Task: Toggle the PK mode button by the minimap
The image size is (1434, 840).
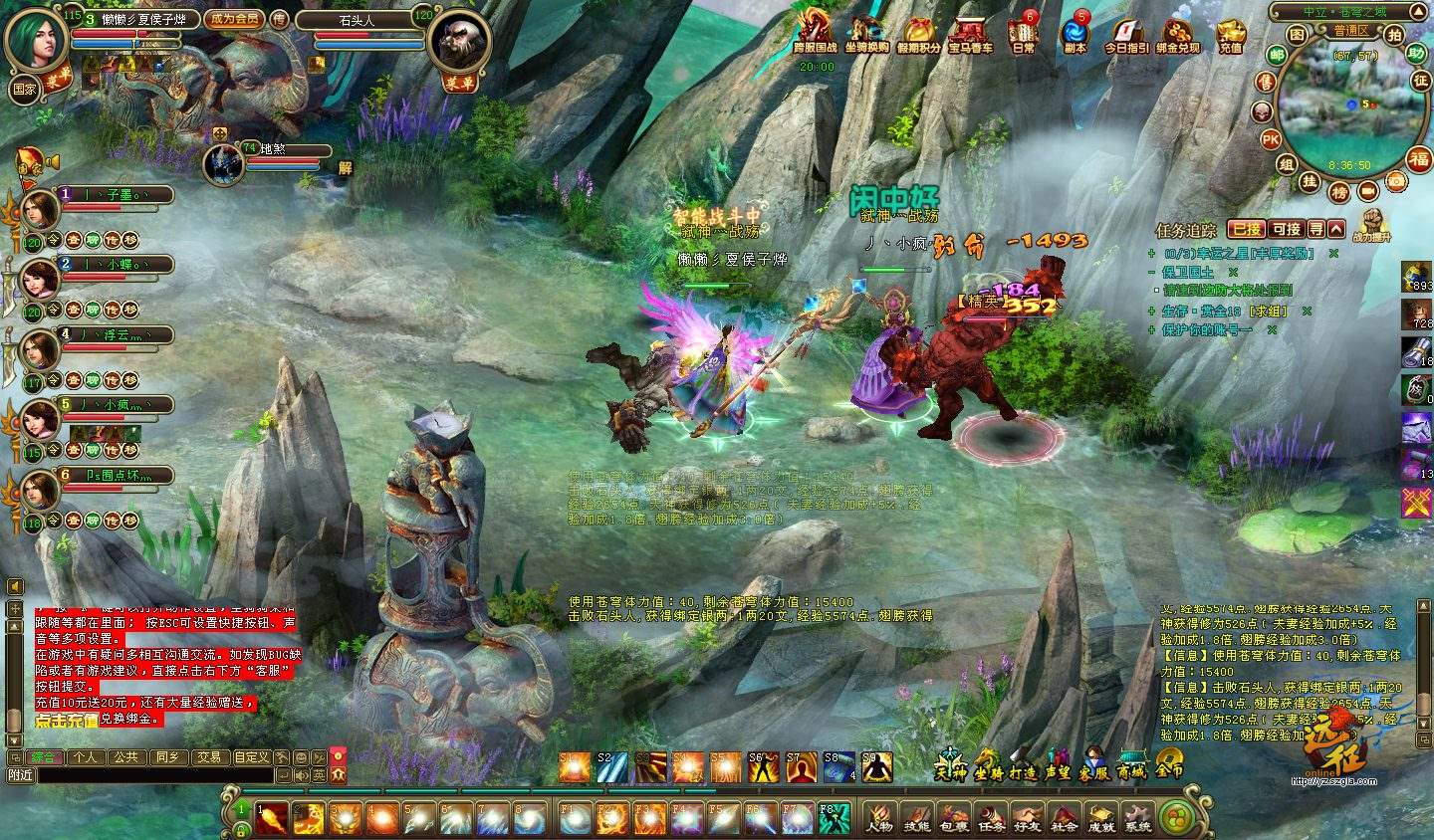Action: coord(1271,139)
